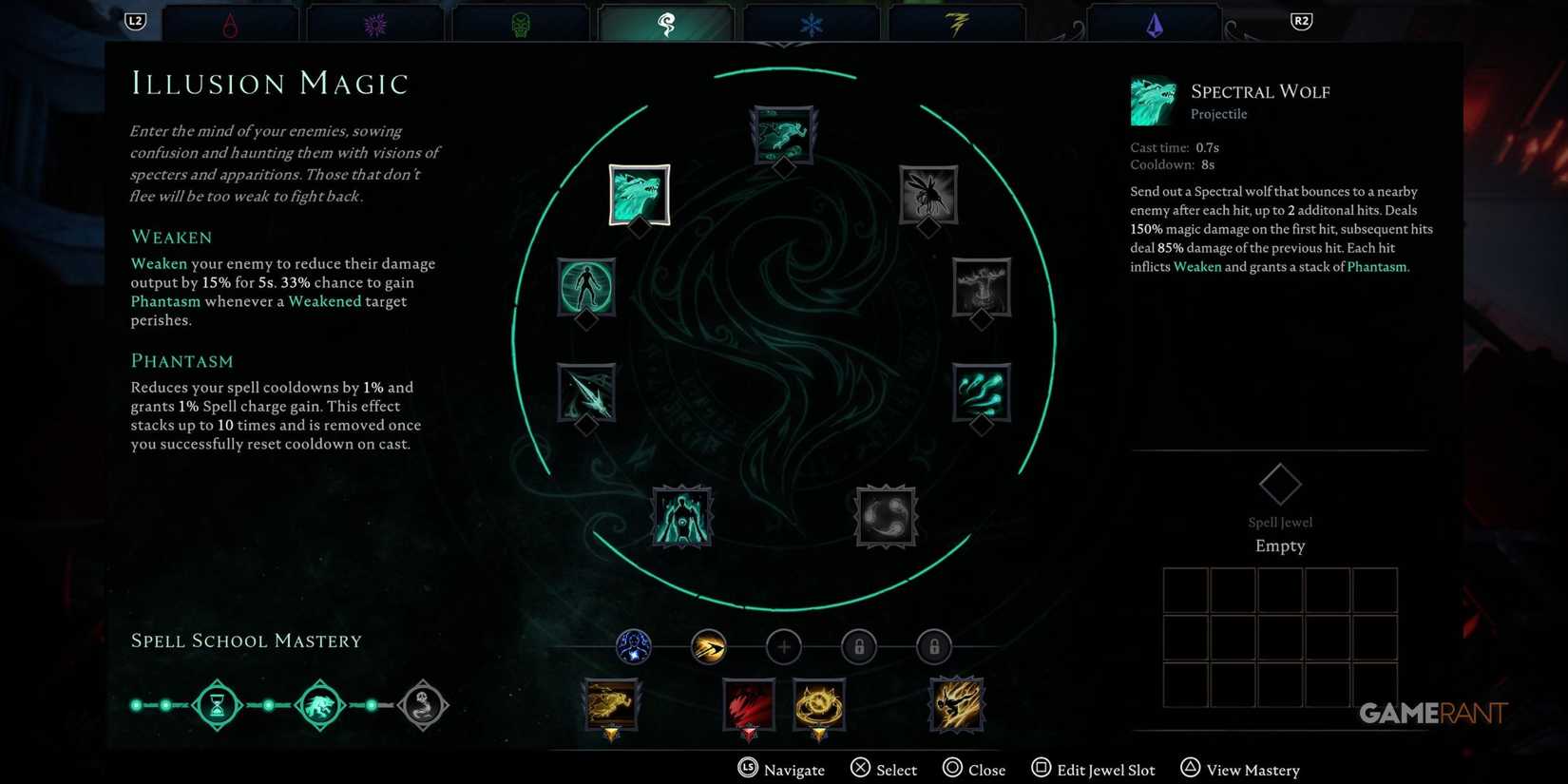Expand the snake mastery node

[423, 705]
